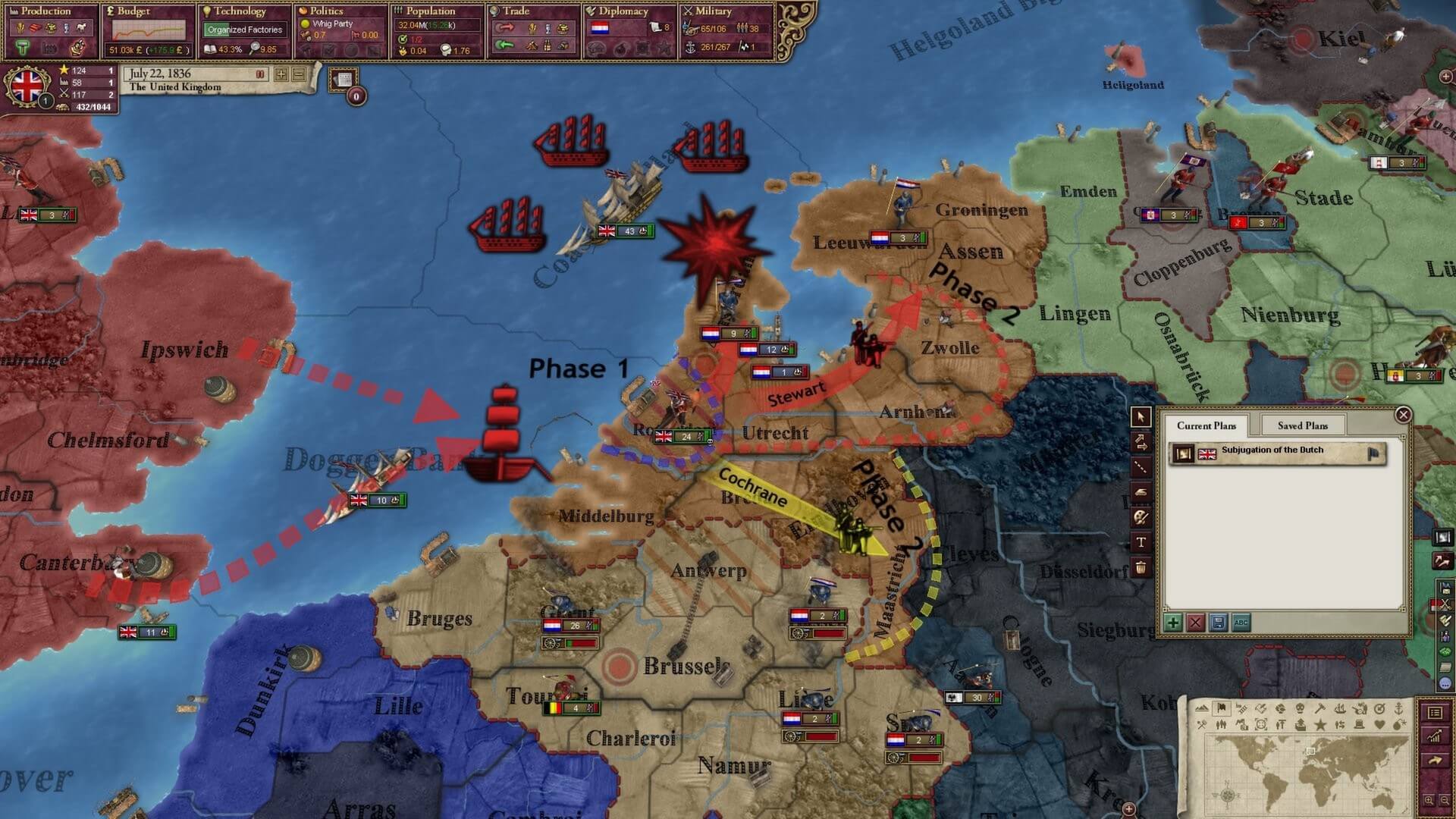Enable the revolt risk heart map mode
The height and width of the screenshot is (819, 1456).
(x=1382, y=724)
